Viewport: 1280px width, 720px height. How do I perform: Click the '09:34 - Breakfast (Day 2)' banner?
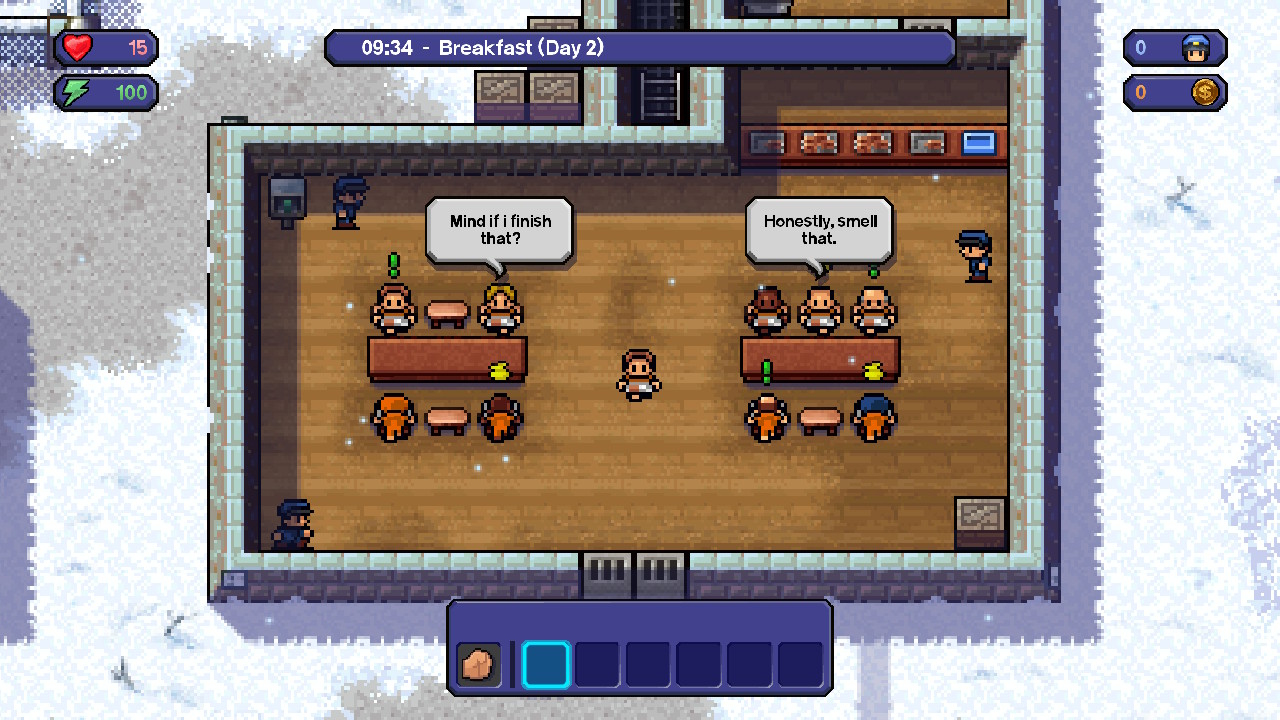click(640, 46)
